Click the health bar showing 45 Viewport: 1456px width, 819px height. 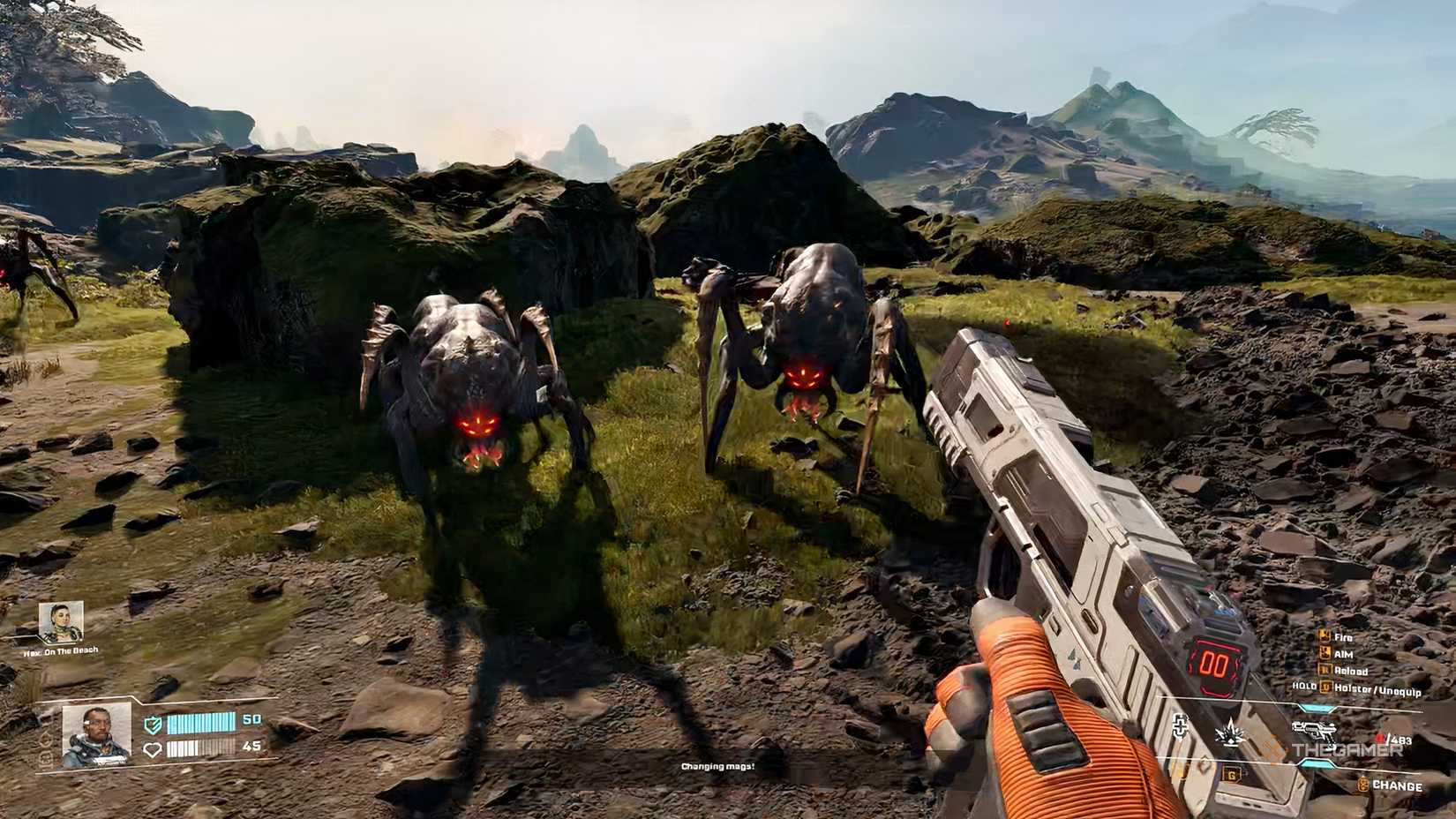[x=200, y=748]
